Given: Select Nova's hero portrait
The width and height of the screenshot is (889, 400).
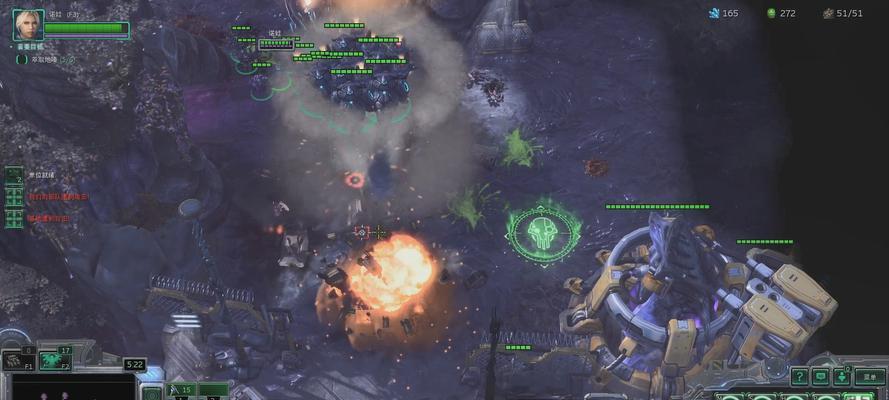Looking at the screenshot, I should pos(26,24).
